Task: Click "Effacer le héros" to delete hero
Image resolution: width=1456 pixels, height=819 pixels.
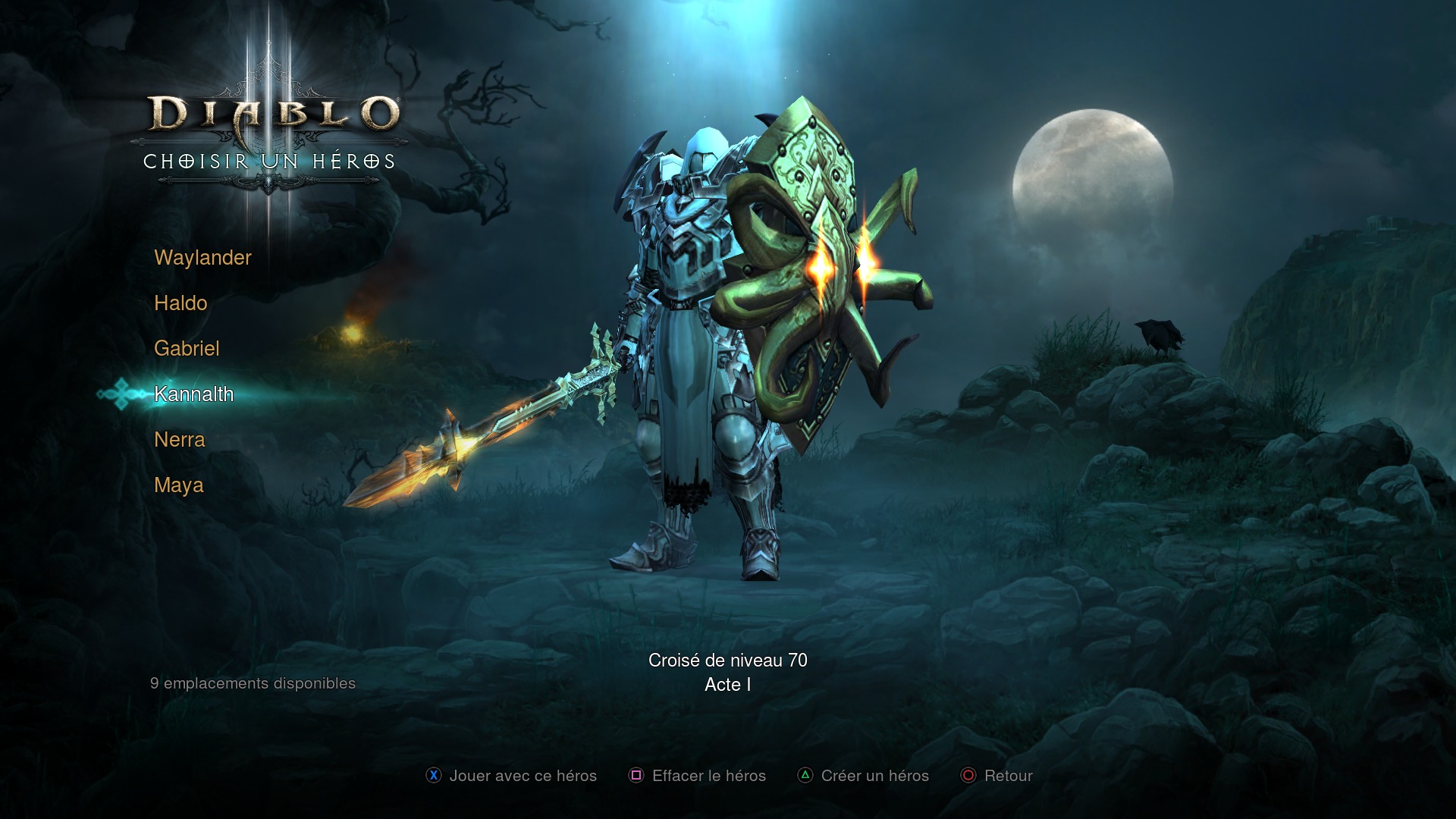Action: (698, 776)
